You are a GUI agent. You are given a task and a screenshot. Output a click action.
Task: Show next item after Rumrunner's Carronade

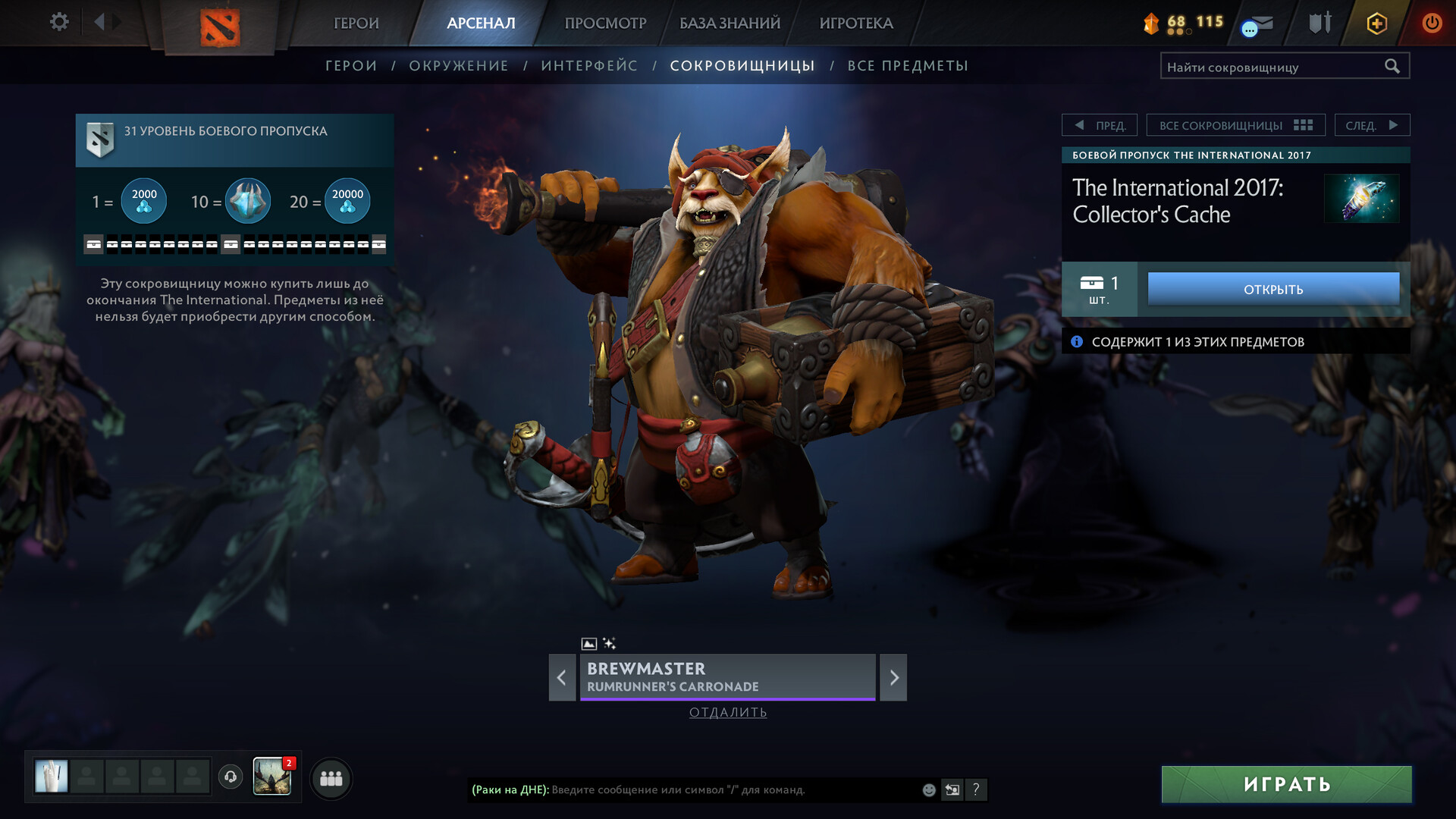point(893,677)
